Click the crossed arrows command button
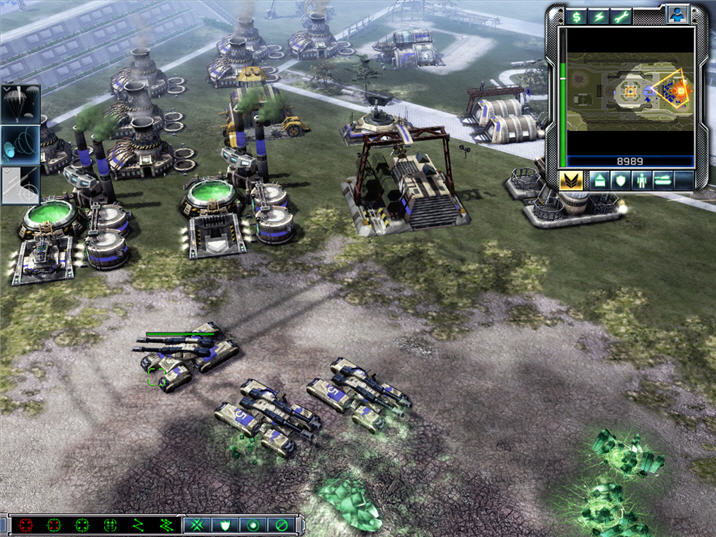Screen dimensions: 716x537 (198, 525)
